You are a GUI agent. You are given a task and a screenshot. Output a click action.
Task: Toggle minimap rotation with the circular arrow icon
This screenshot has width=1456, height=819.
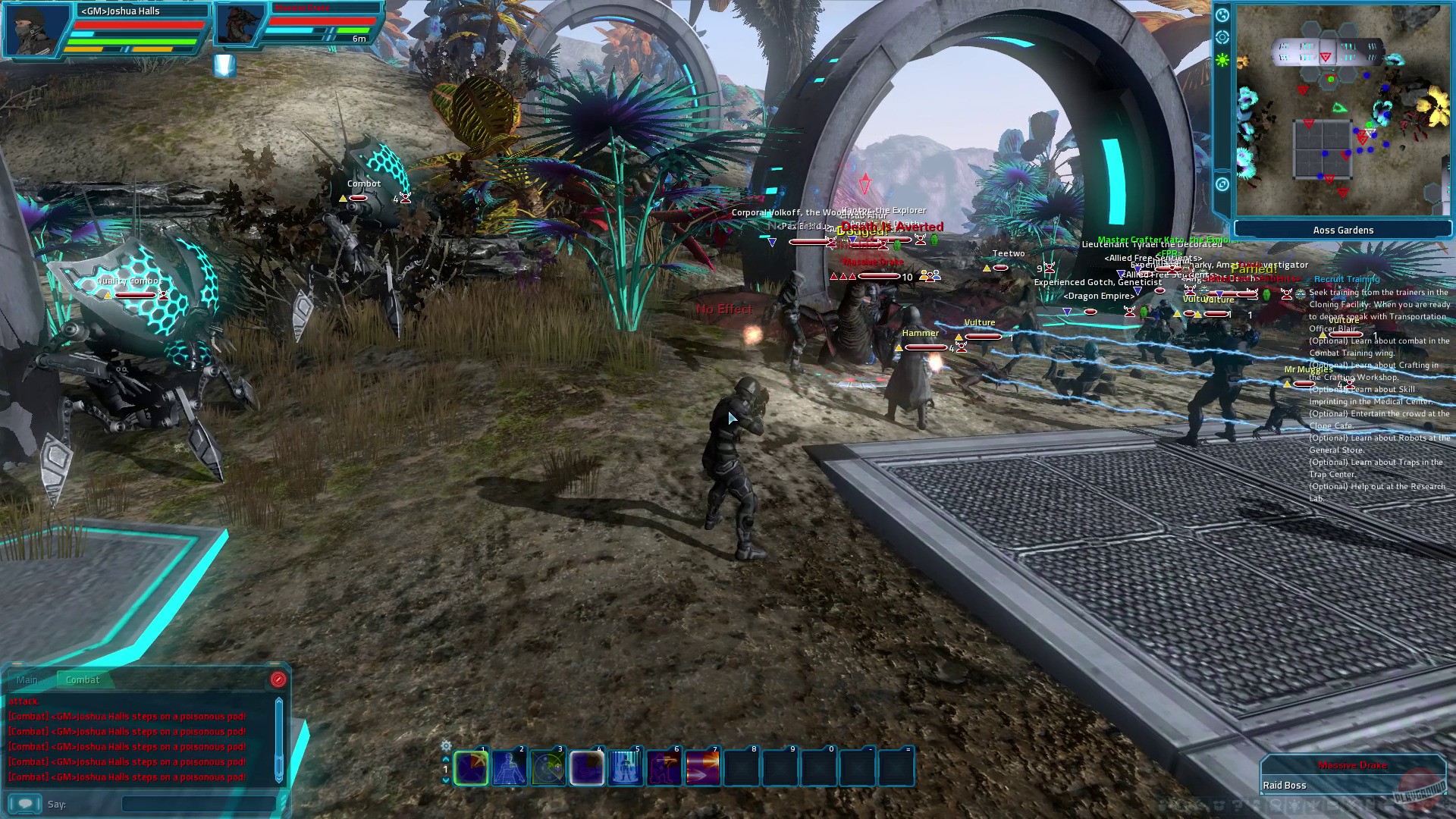pos(1222,185)
